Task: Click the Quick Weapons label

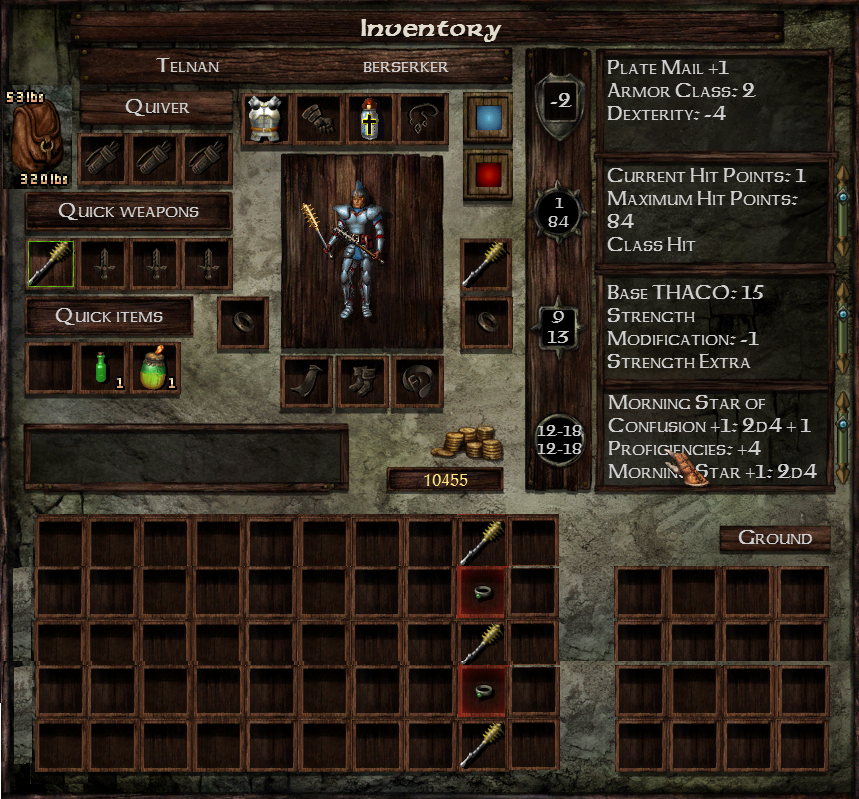Action: 129,211
